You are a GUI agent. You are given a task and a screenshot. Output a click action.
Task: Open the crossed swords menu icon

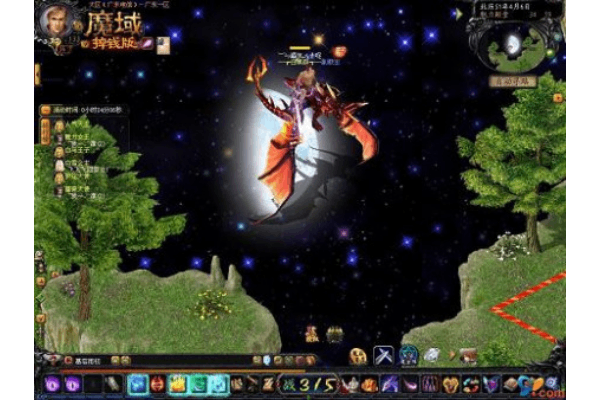[x=383, y=355]
